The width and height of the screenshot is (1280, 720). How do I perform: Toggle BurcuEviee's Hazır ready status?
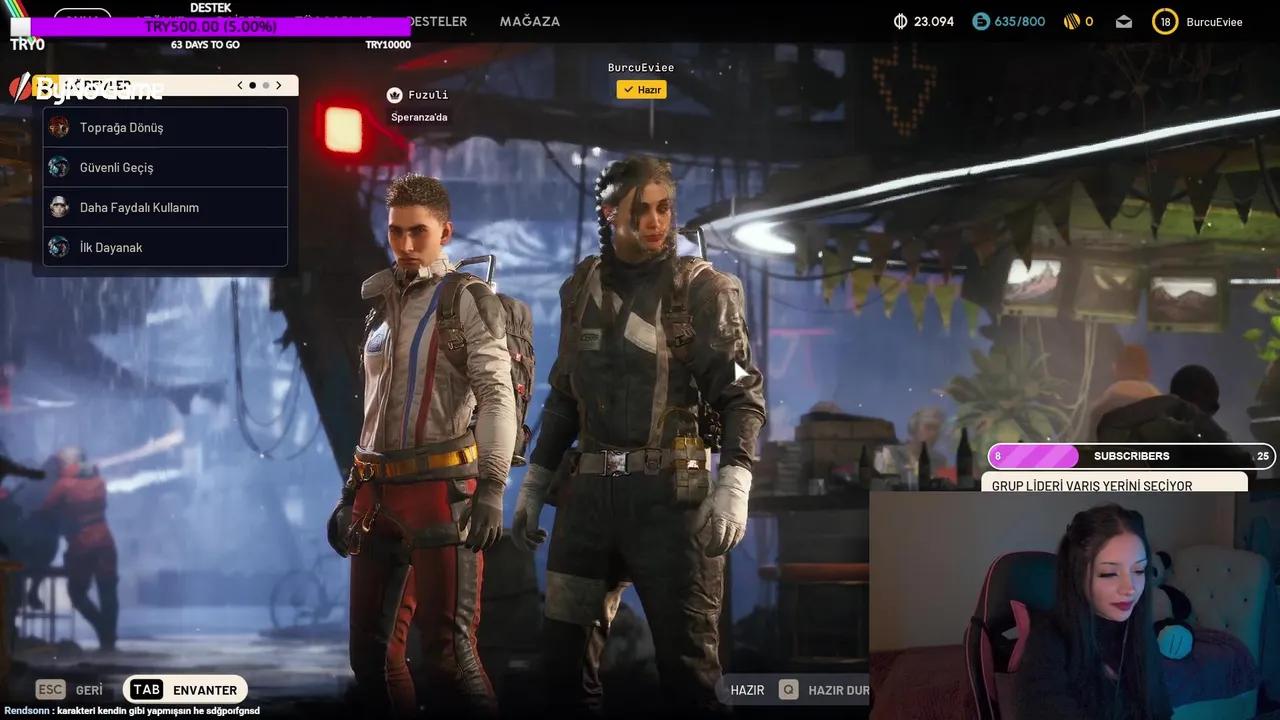(x=641, y=89)
